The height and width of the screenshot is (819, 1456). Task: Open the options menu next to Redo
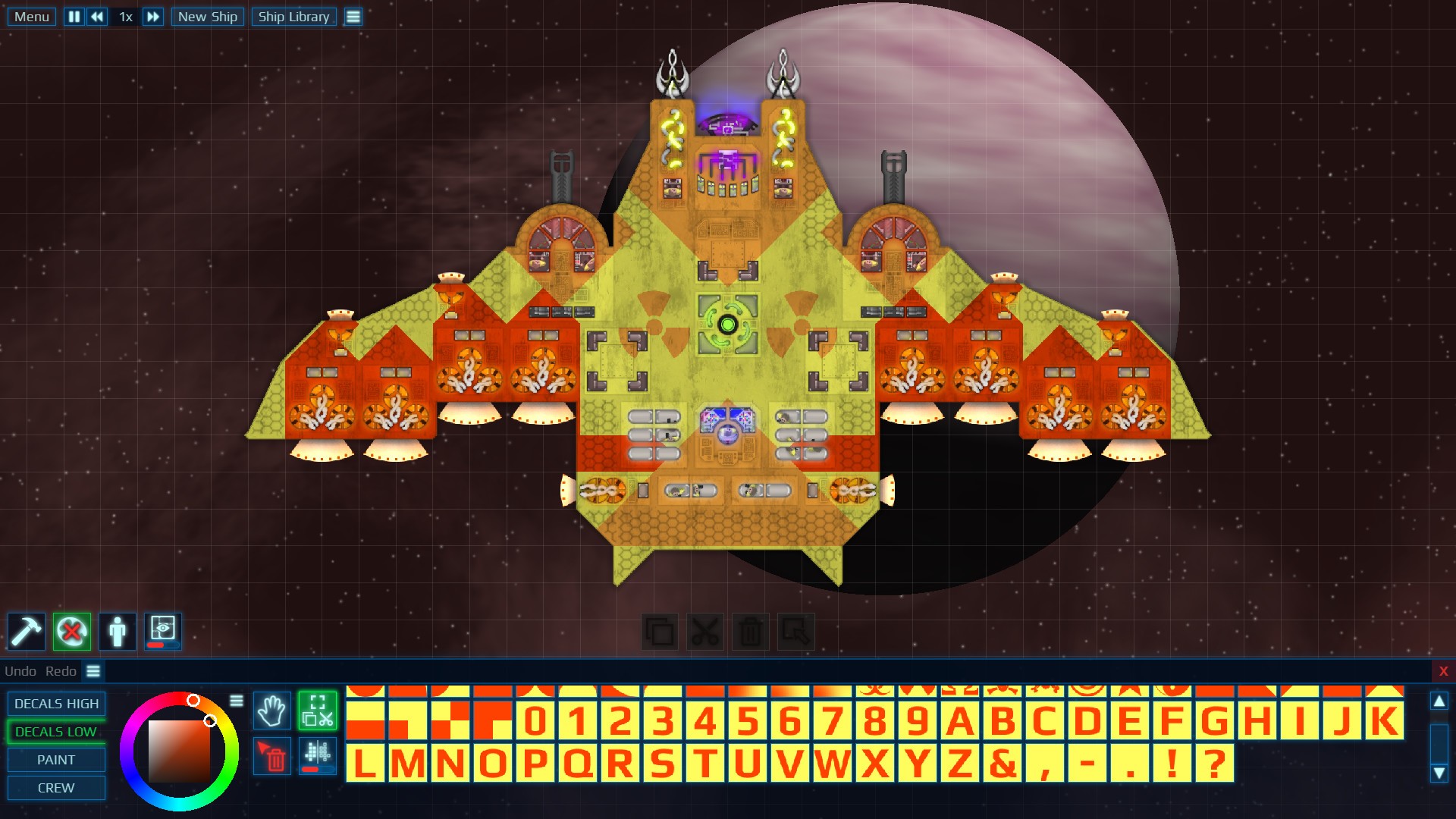(92, 670)
